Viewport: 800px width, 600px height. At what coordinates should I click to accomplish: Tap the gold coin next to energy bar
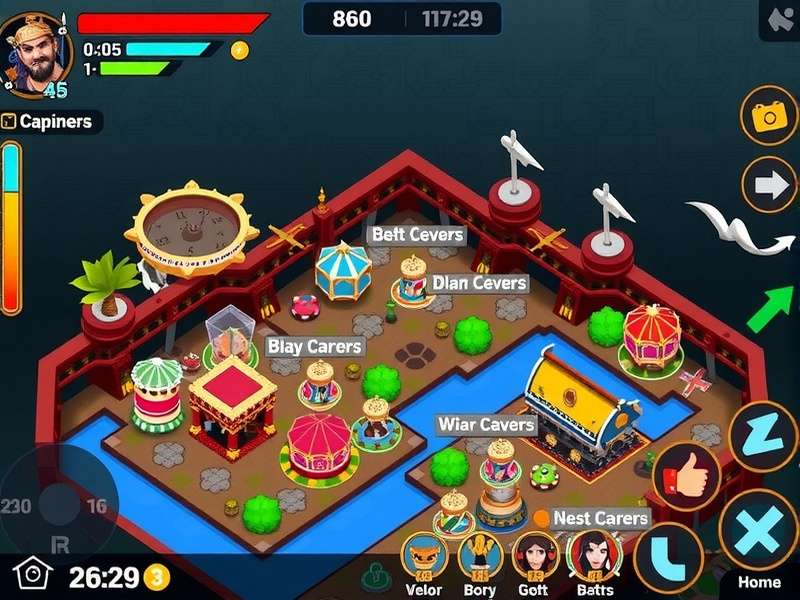click(x=239, y=49)
